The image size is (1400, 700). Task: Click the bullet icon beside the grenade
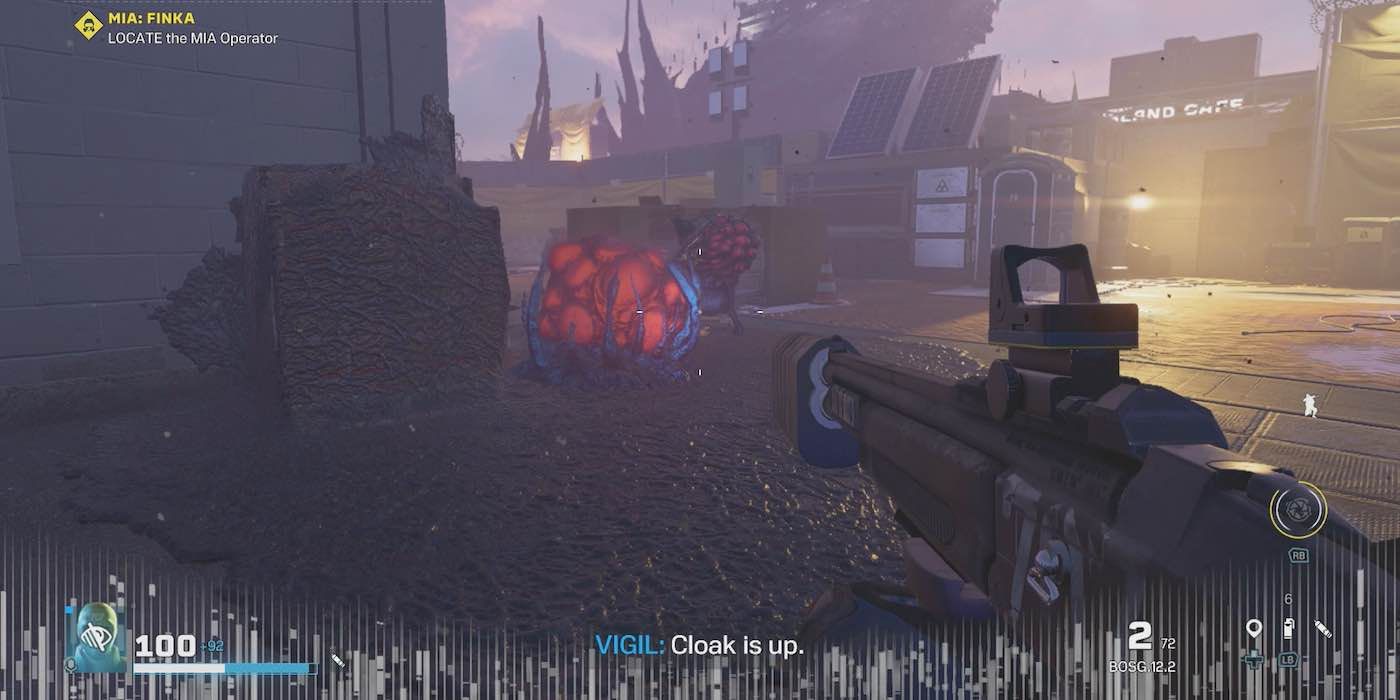pyautogui.click(x=1323, y=629)
